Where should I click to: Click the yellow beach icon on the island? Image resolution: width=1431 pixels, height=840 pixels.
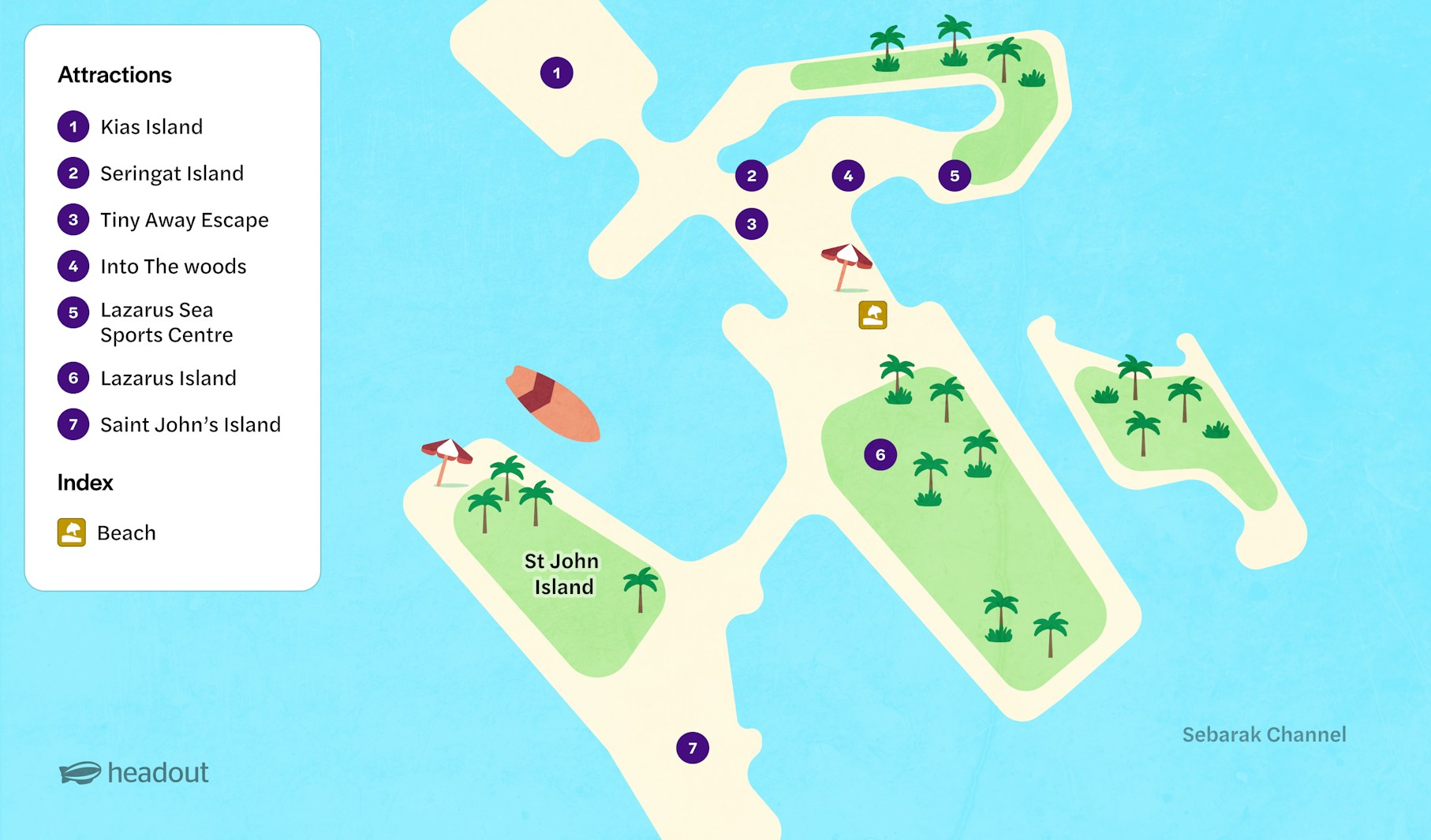pyautogui.click(x=872, y=315)
